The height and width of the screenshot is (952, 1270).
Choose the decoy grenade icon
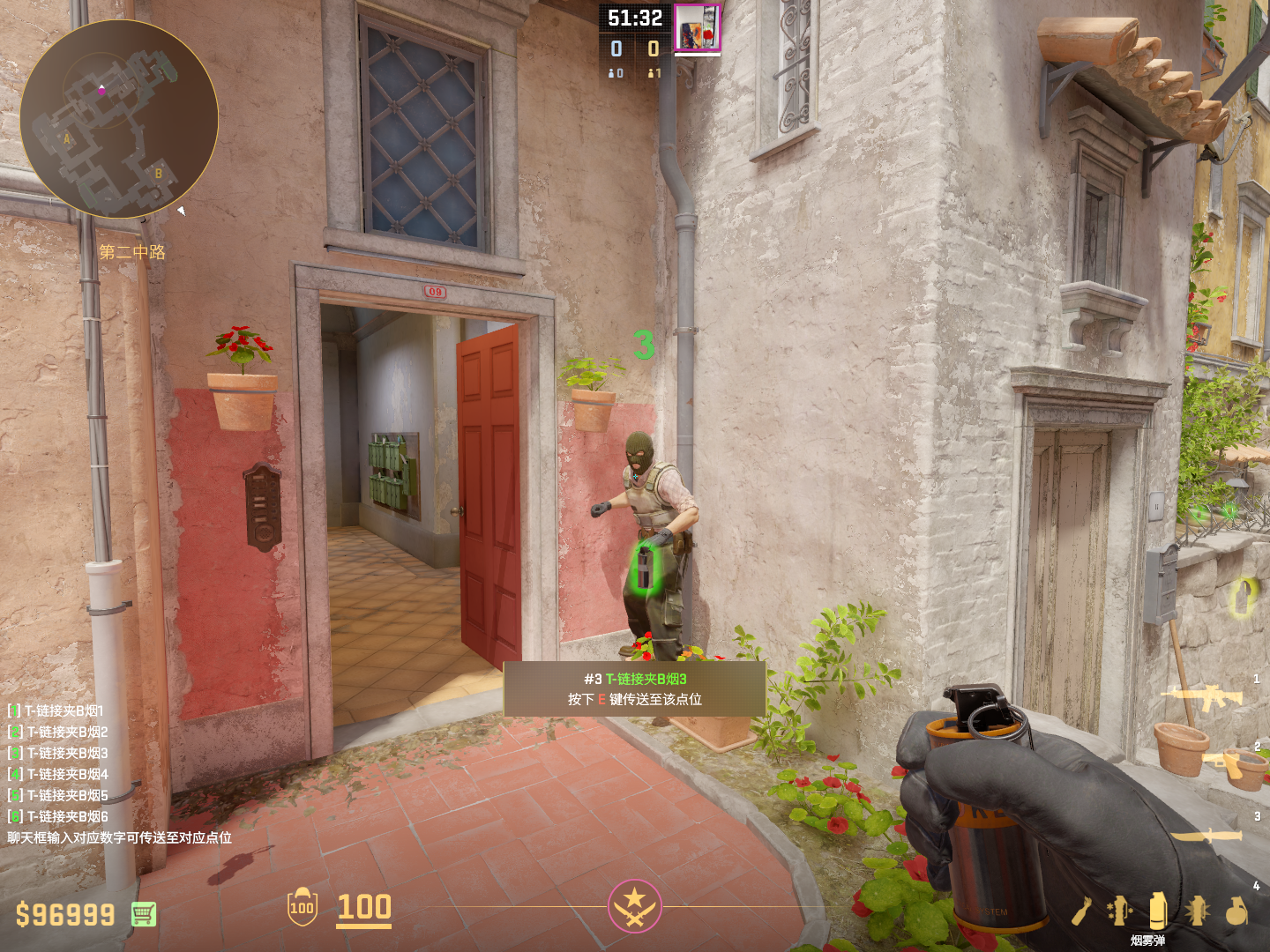point(1119,911)
